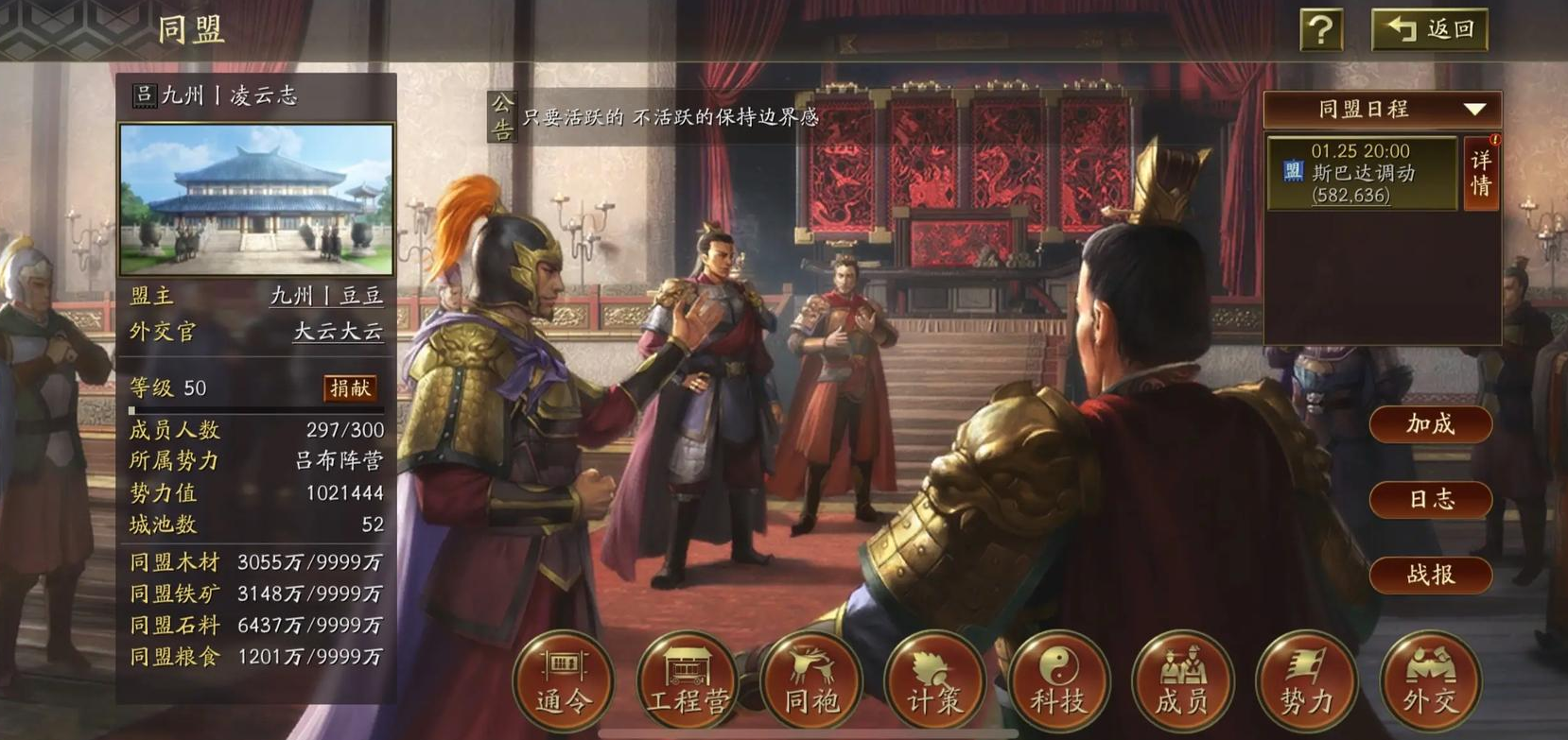
Task: Open the 同袍 comrades panel icon
Action: 810,682
